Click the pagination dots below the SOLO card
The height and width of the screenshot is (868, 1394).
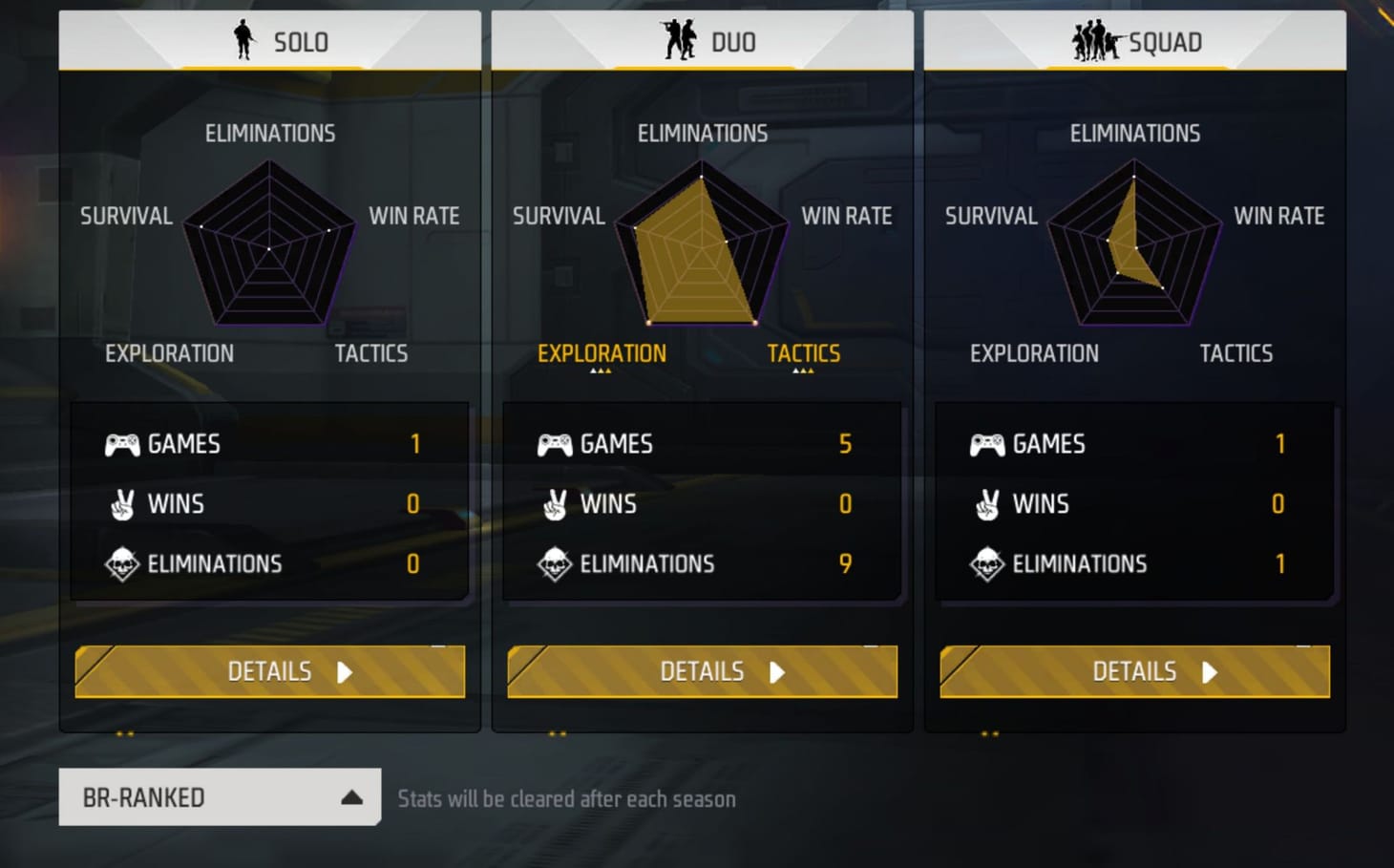click(123, 735)
